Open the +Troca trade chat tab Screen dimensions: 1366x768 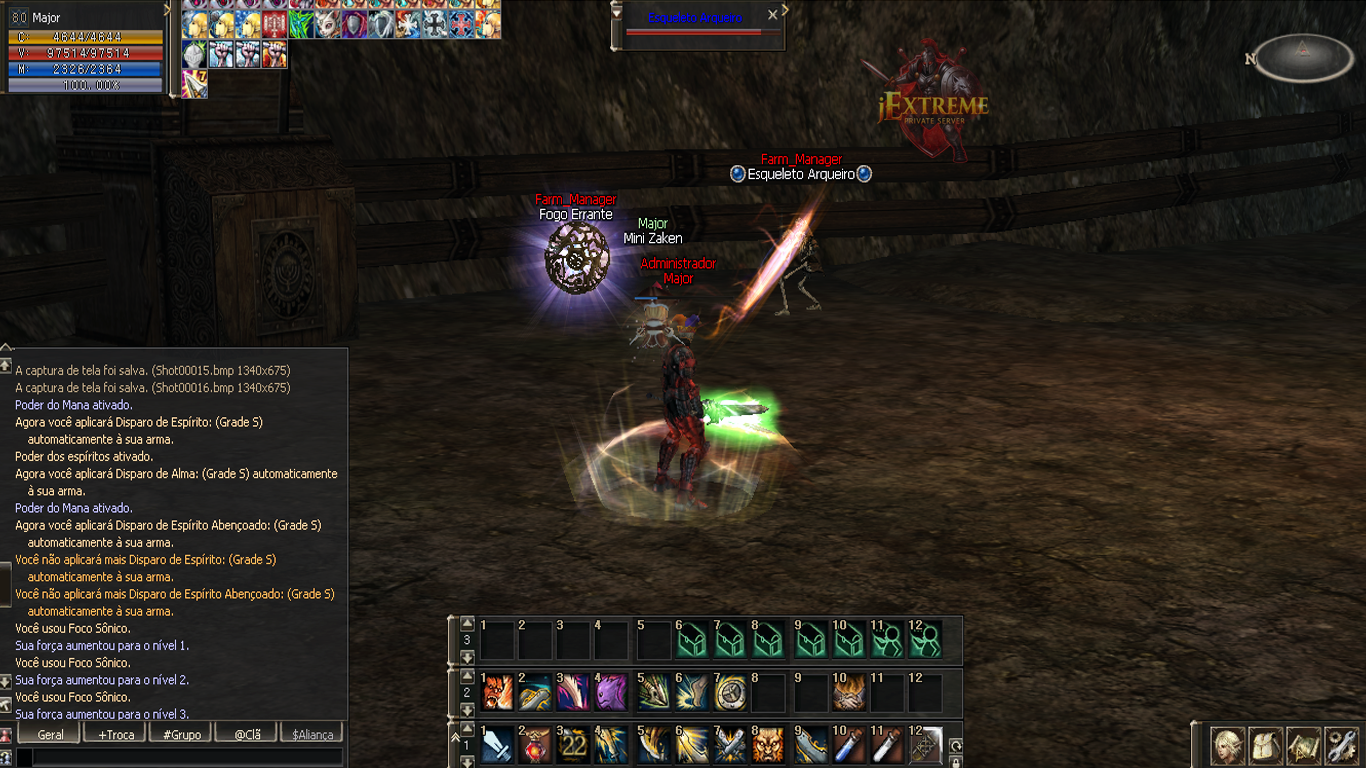pos(115,734)
